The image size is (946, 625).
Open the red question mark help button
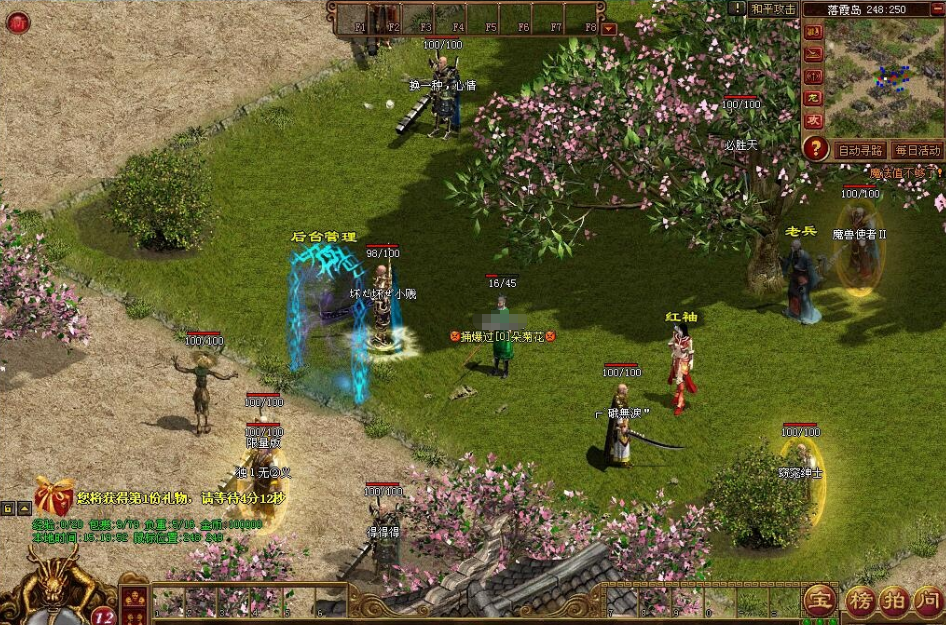[x=816, y=150]
